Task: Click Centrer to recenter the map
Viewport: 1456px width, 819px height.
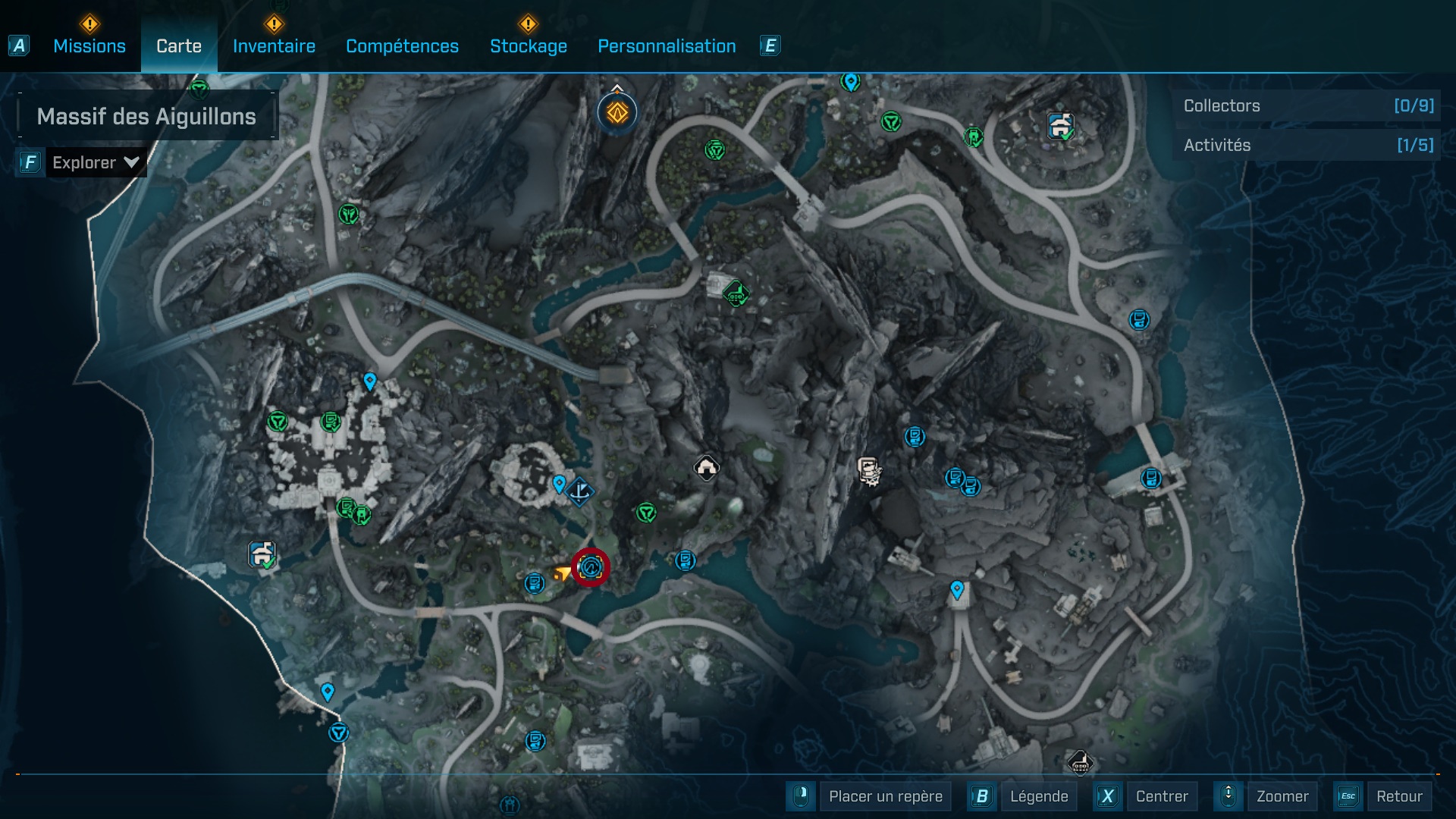Action: coord(1161,796)
